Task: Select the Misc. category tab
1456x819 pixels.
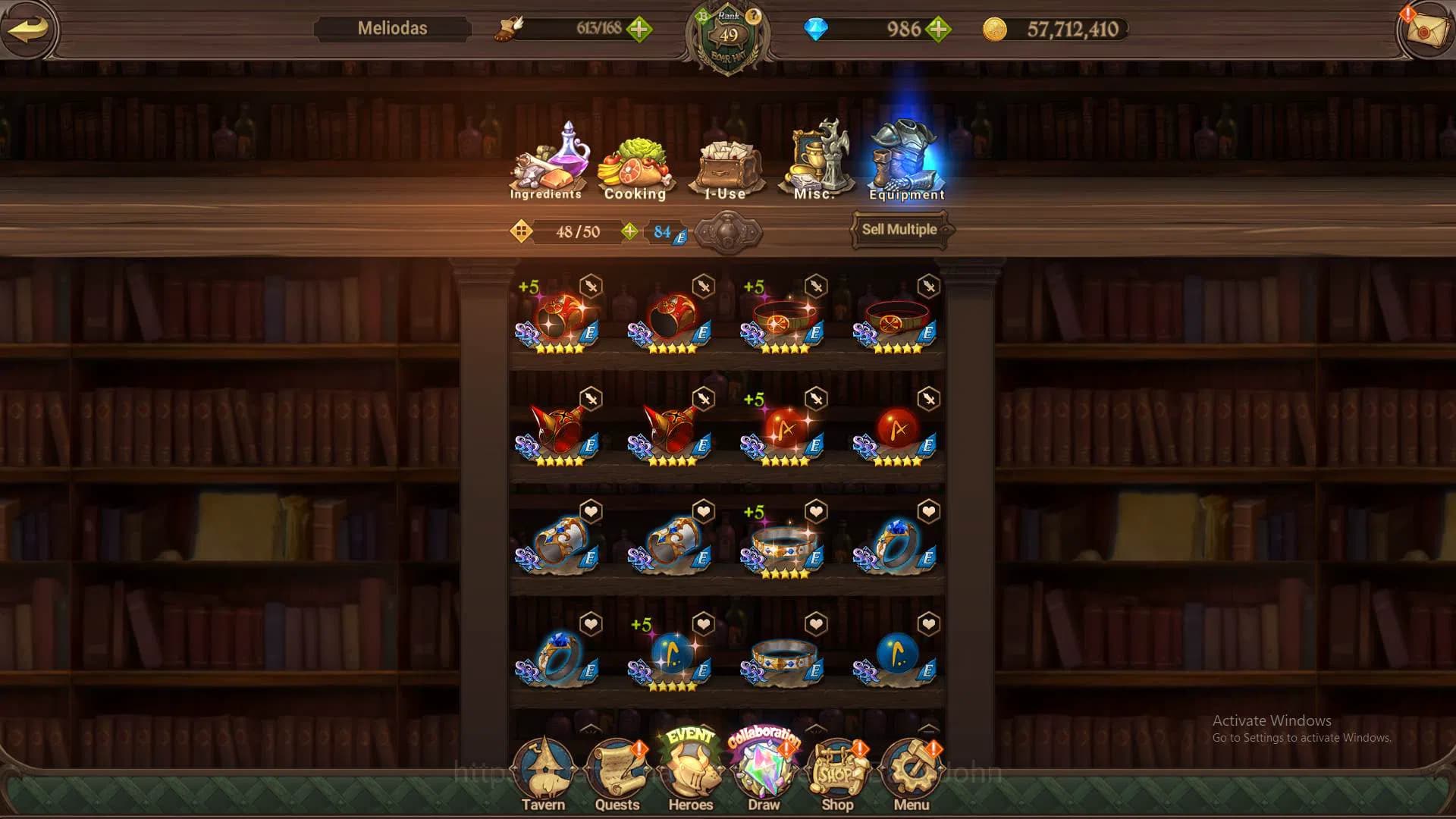Action: (x=814, y=162)
